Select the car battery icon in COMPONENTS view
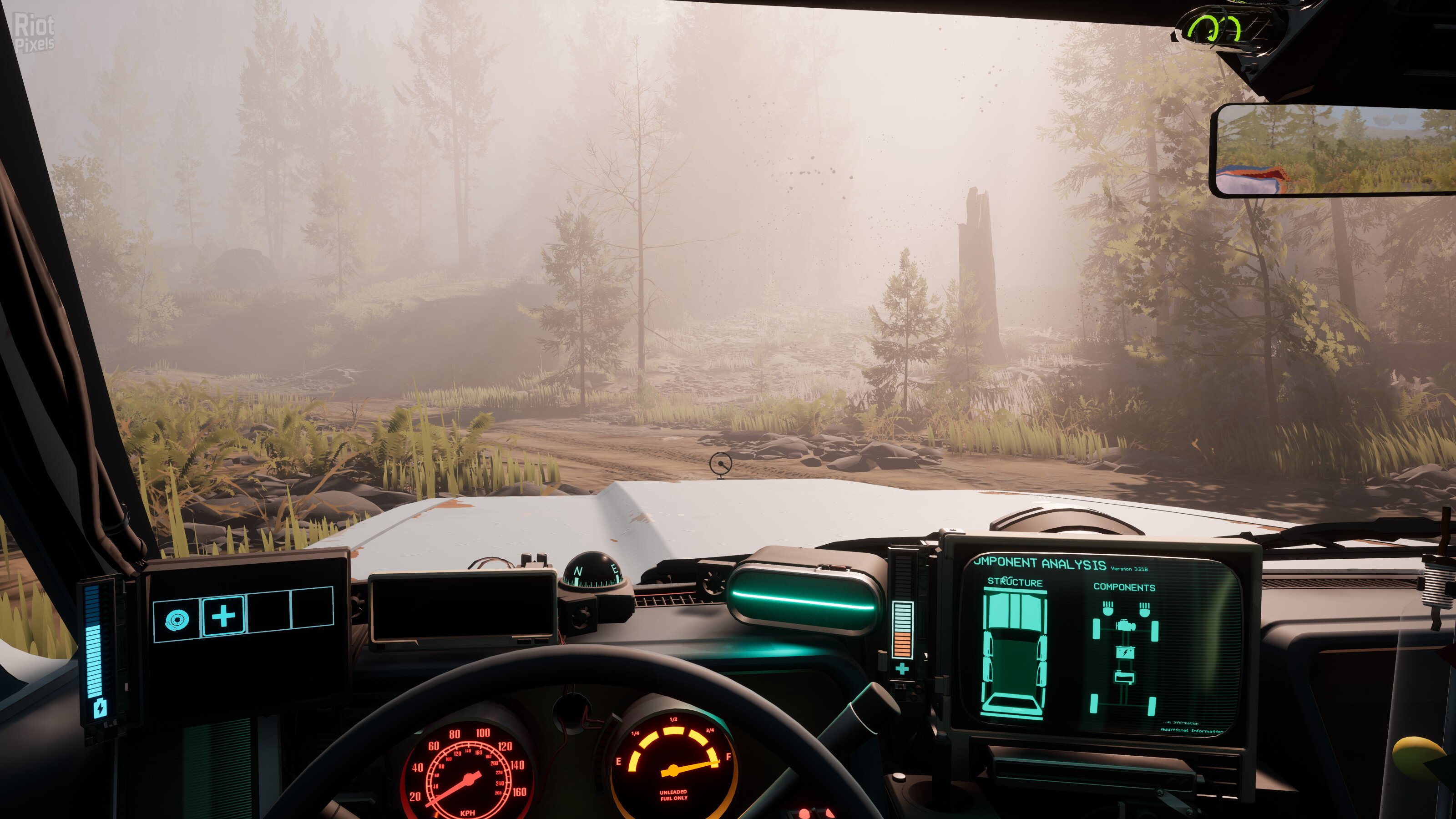The height and width of the screenshot is (819, 1456). (x=1126, y=653)
